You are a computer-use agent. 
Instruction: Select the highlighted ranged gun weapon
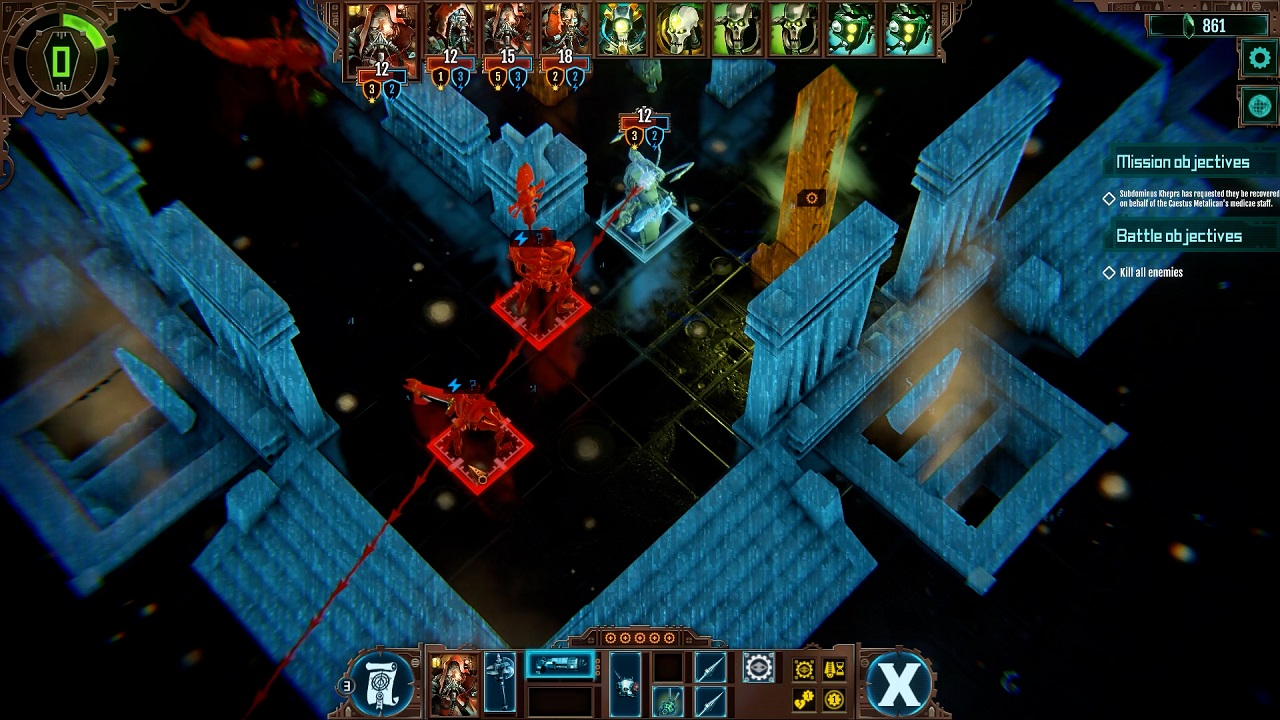(x=560, y=665)
